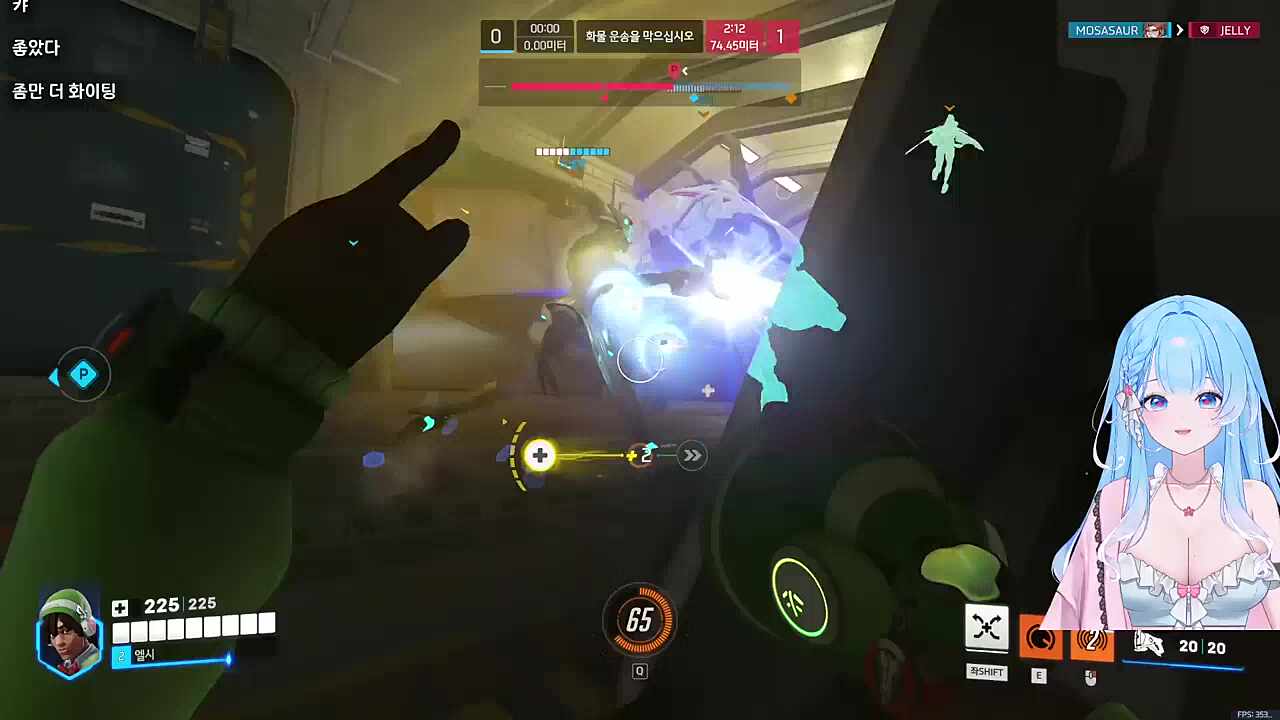This screenshot has height=720, width=1280.
Task: Use the Soundwave secondary fire icon
Action: (x=1091, y=641)
